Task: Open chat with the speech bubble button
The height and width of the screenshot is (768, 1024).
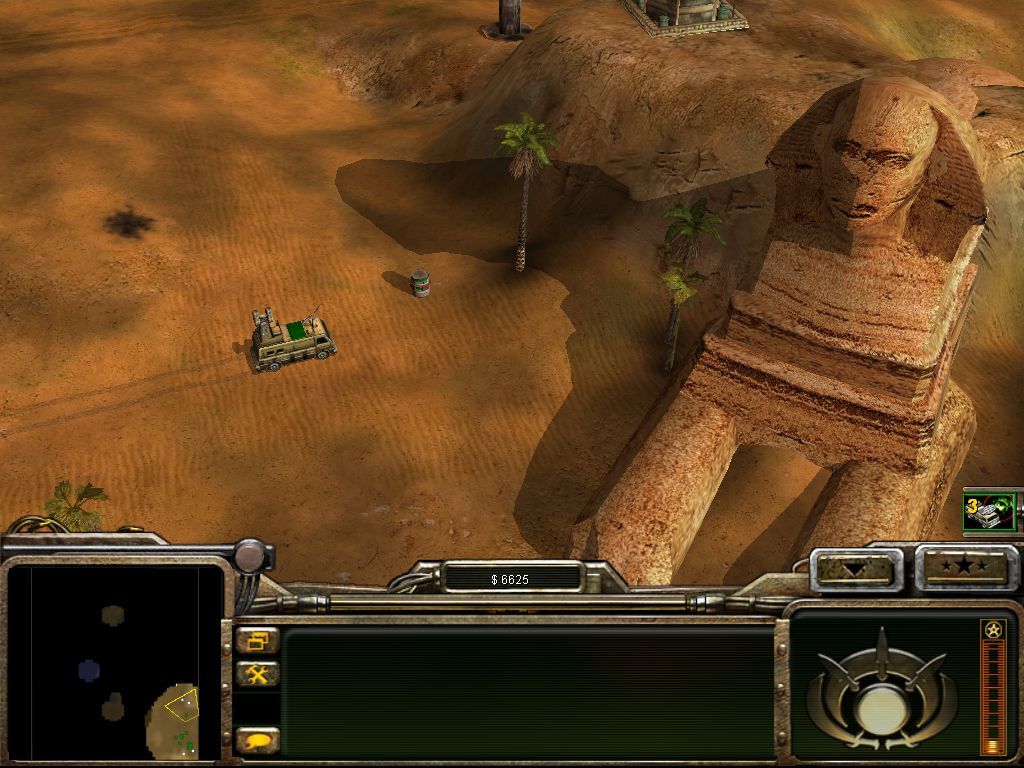Action: [x=258, y=741]
